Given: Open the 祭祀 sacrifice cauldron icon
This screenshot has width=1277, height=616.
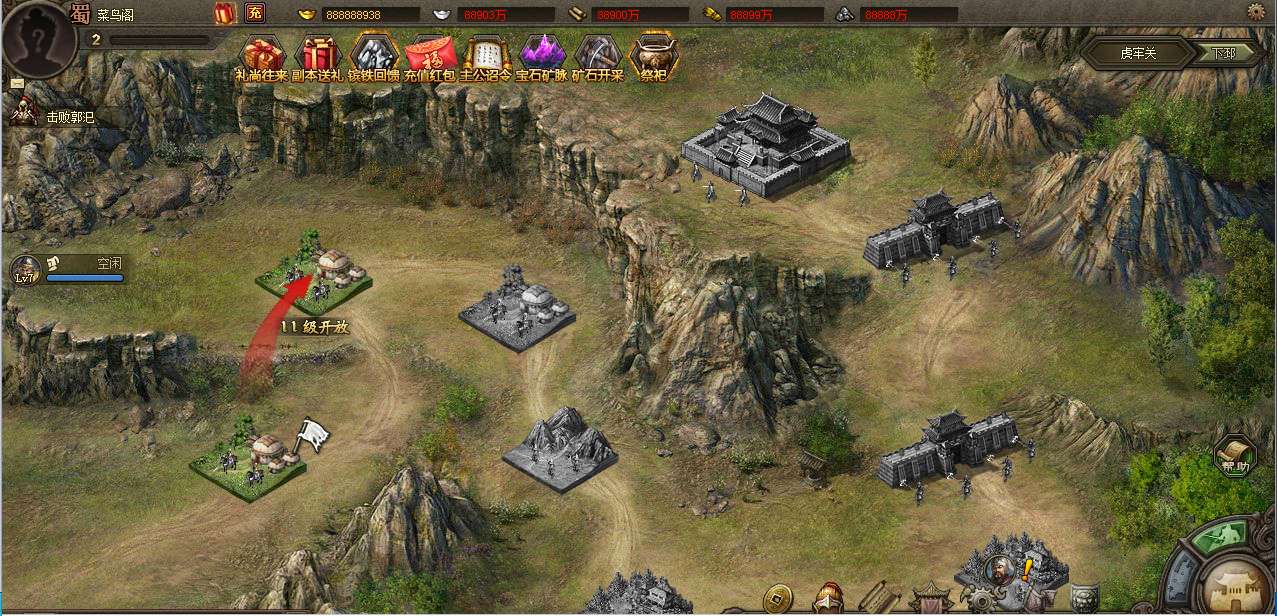Looking at the screenshot, I should (653, 56).
